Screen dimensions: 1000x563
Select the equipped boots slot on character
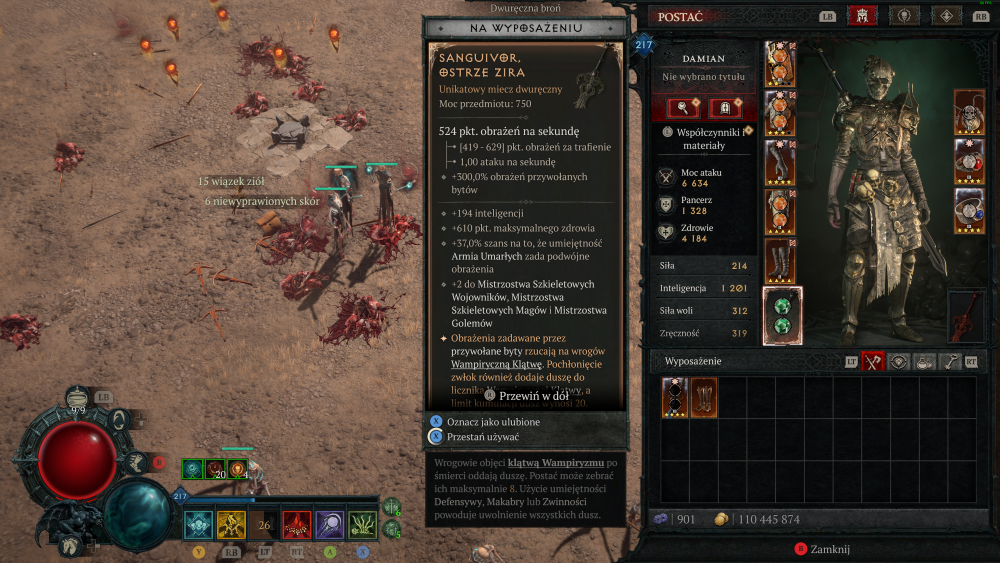pos(780,261)
